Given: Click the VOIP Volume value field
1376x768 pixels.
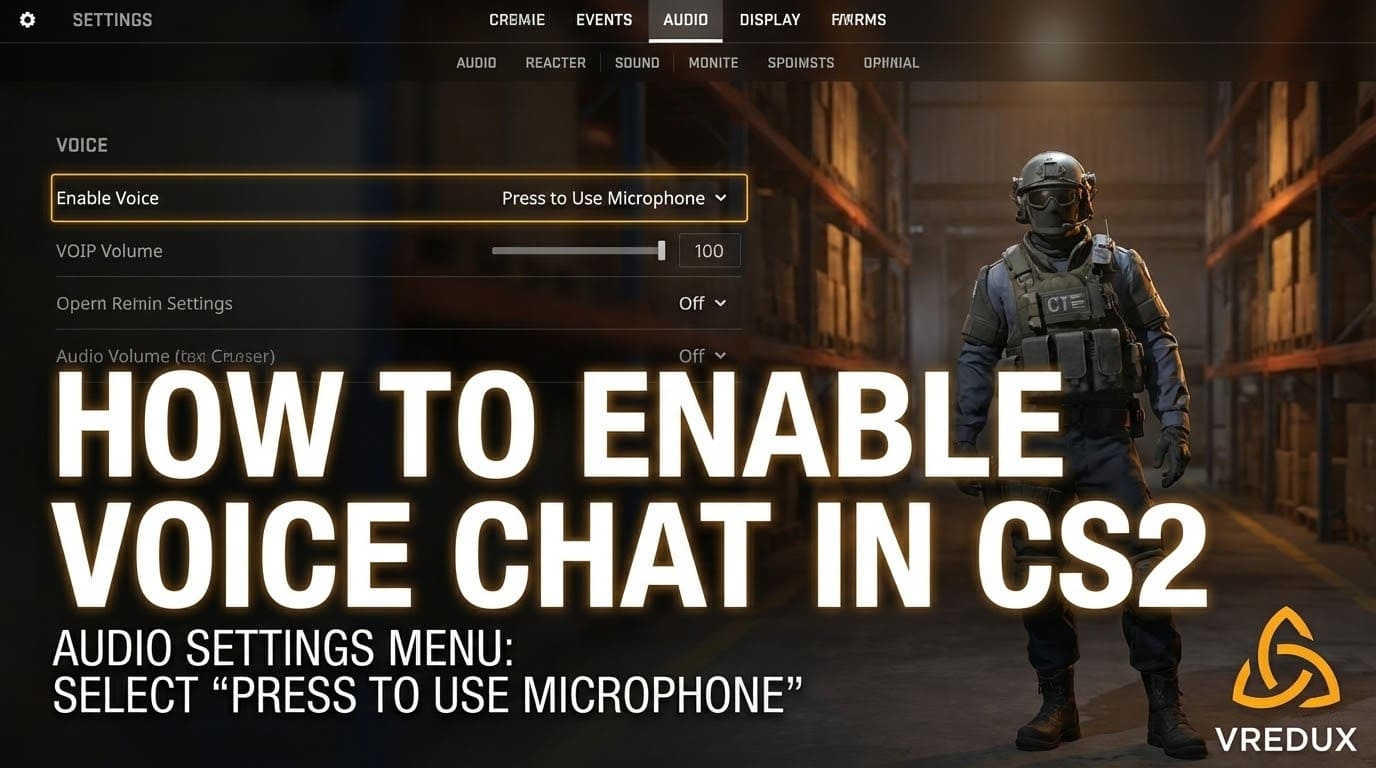Looking at the screenshot, I should (x=709, y=250).
